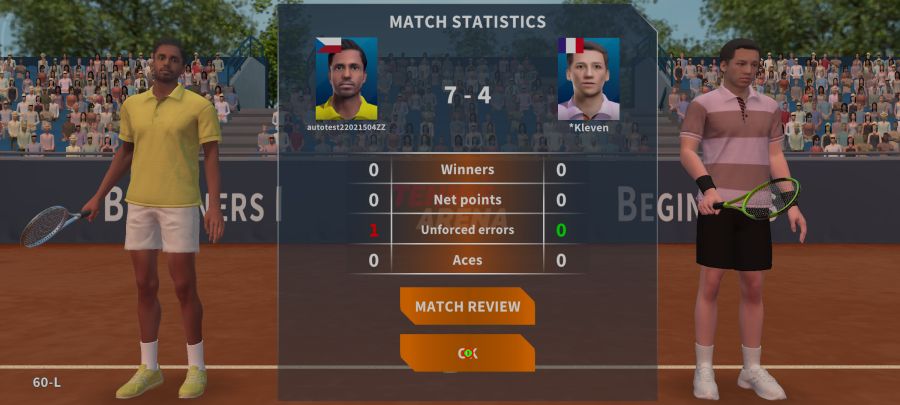Open the Match Review
The image size is (900, 405).
467,306
